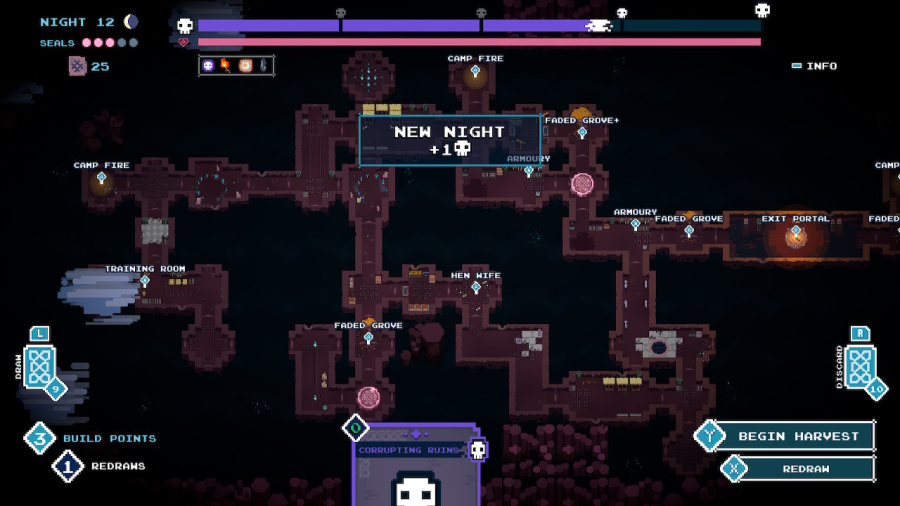
Task: Select the Faded Grove+ map marker
Action: (x=582, y=132)
